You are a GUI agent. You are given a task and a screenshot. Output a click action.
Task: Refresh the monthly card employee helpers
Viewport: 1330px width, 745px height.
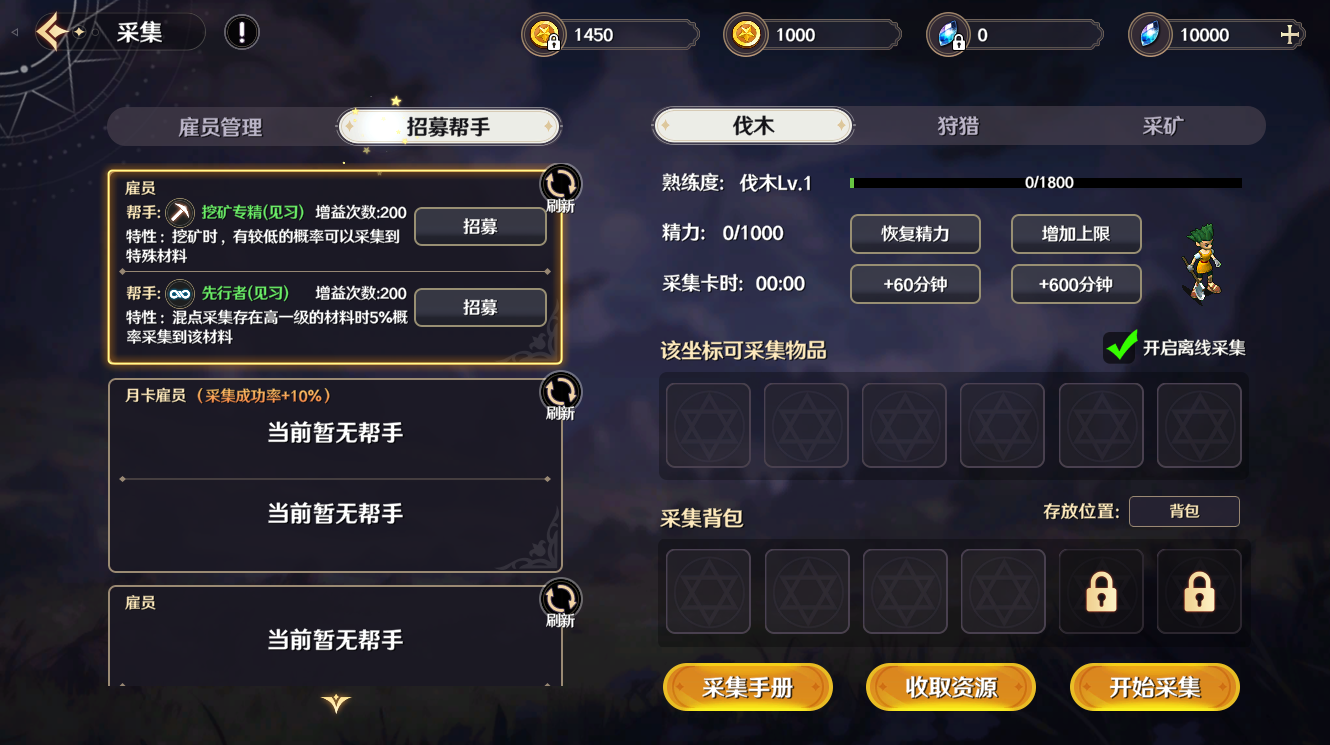point(560,393)
